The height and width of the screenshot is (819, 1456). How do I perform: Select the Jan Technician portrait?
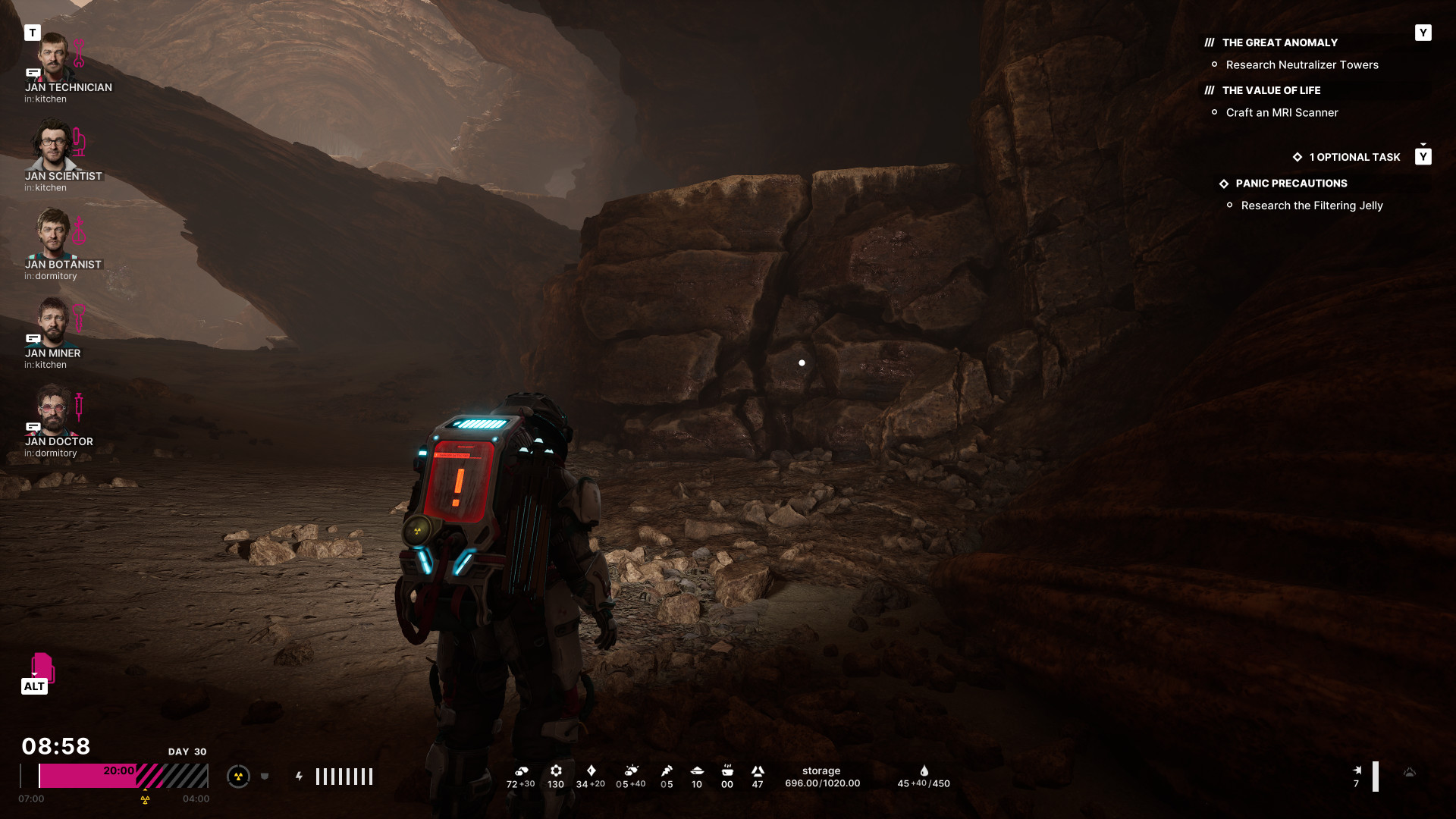(x=53, y=57)
